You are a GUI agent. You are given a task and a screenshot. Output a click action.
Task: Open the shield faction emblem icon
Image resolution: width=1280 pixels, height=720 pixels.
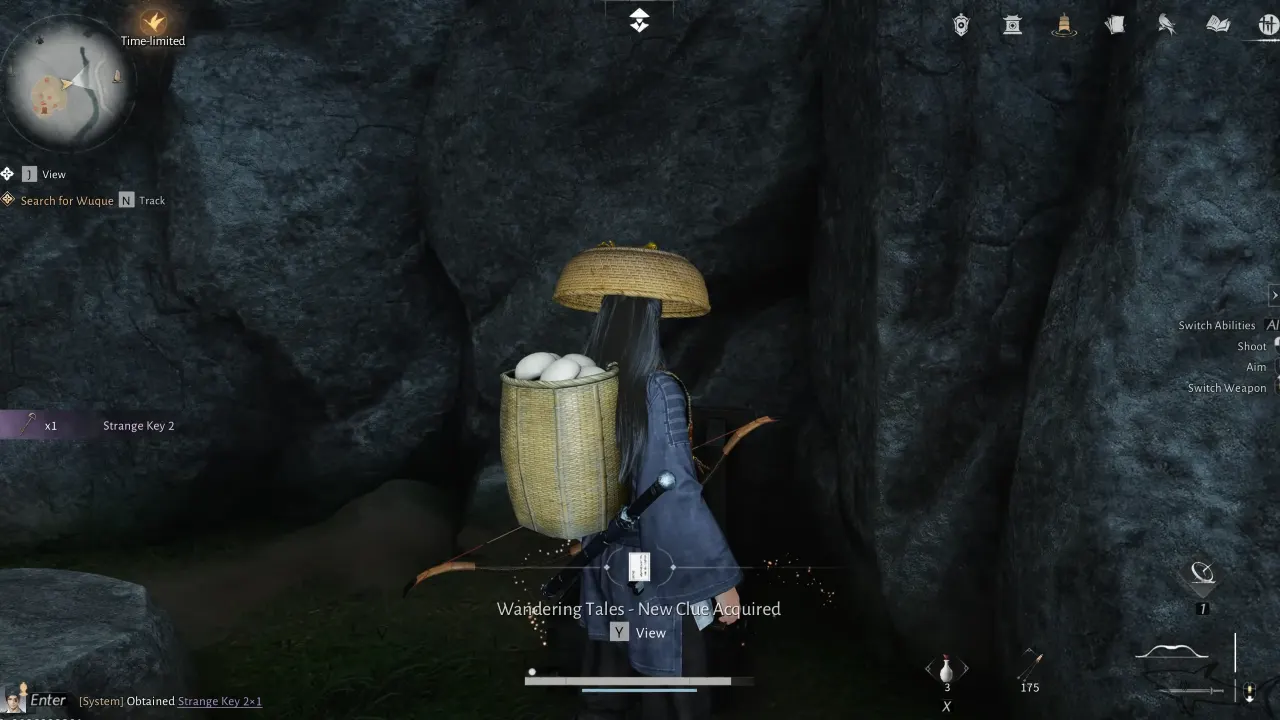click(x=960, y=24)
